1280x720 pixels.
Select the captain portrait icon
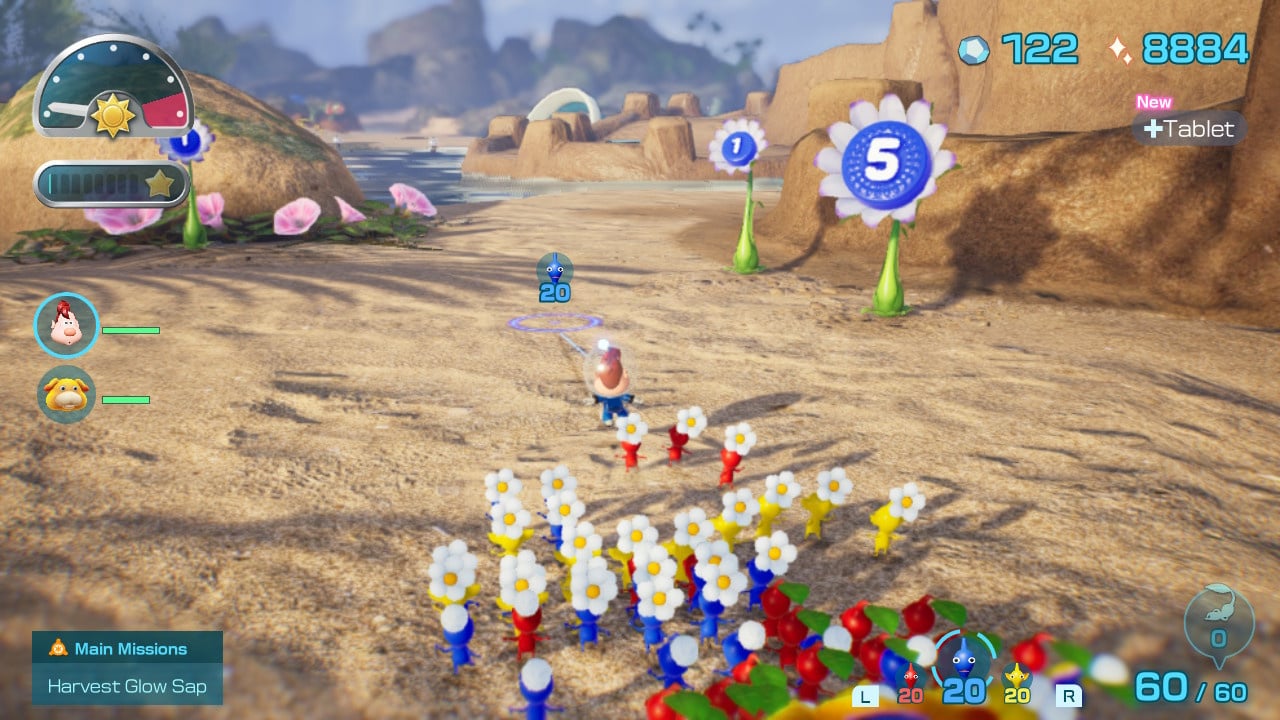[x=67, y=326]
